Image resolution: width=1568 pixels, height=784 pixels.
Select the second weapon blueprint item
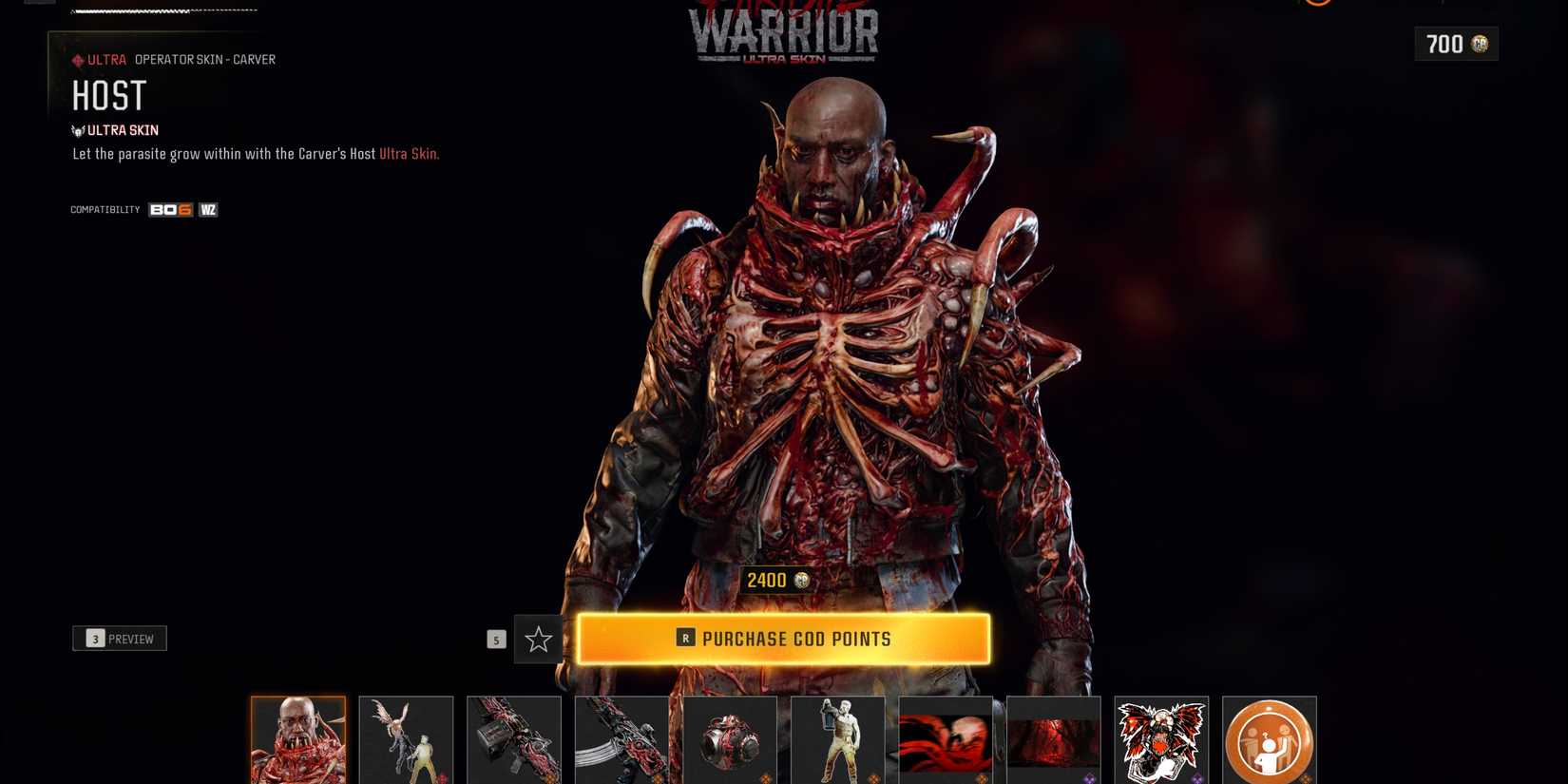622,739
